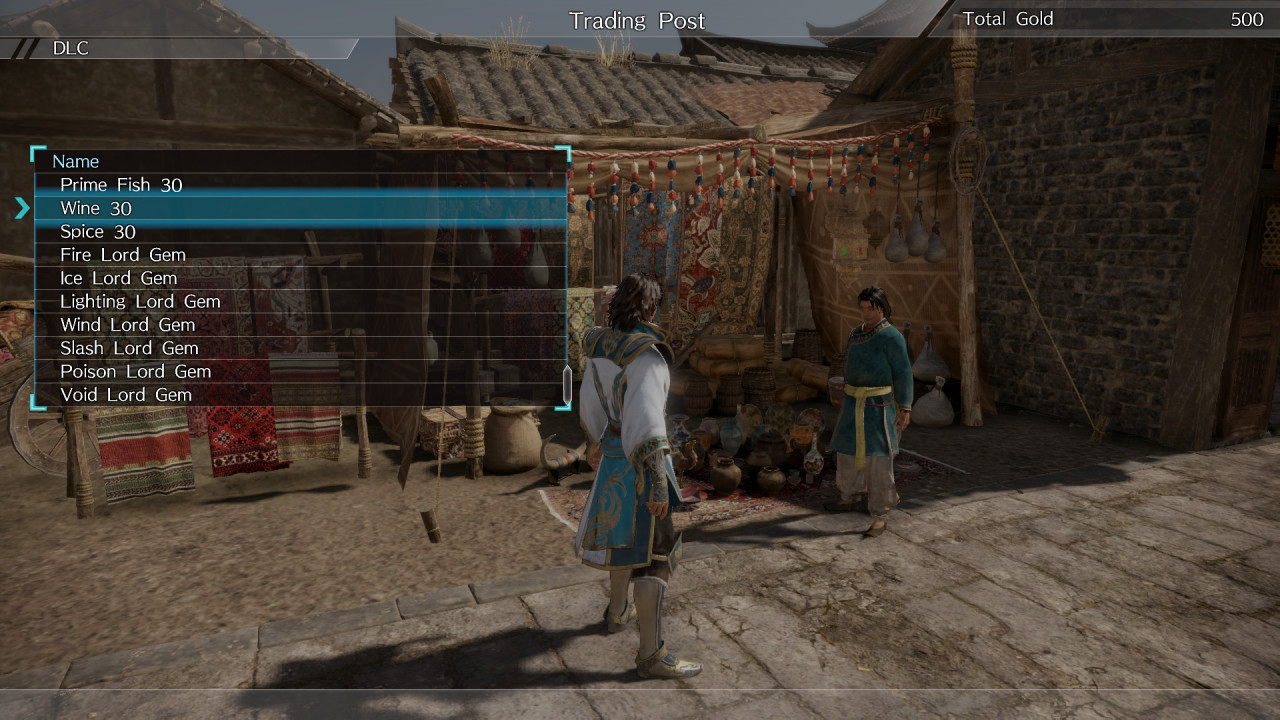Choose the Fire Lord Gem item

(120, 255)
